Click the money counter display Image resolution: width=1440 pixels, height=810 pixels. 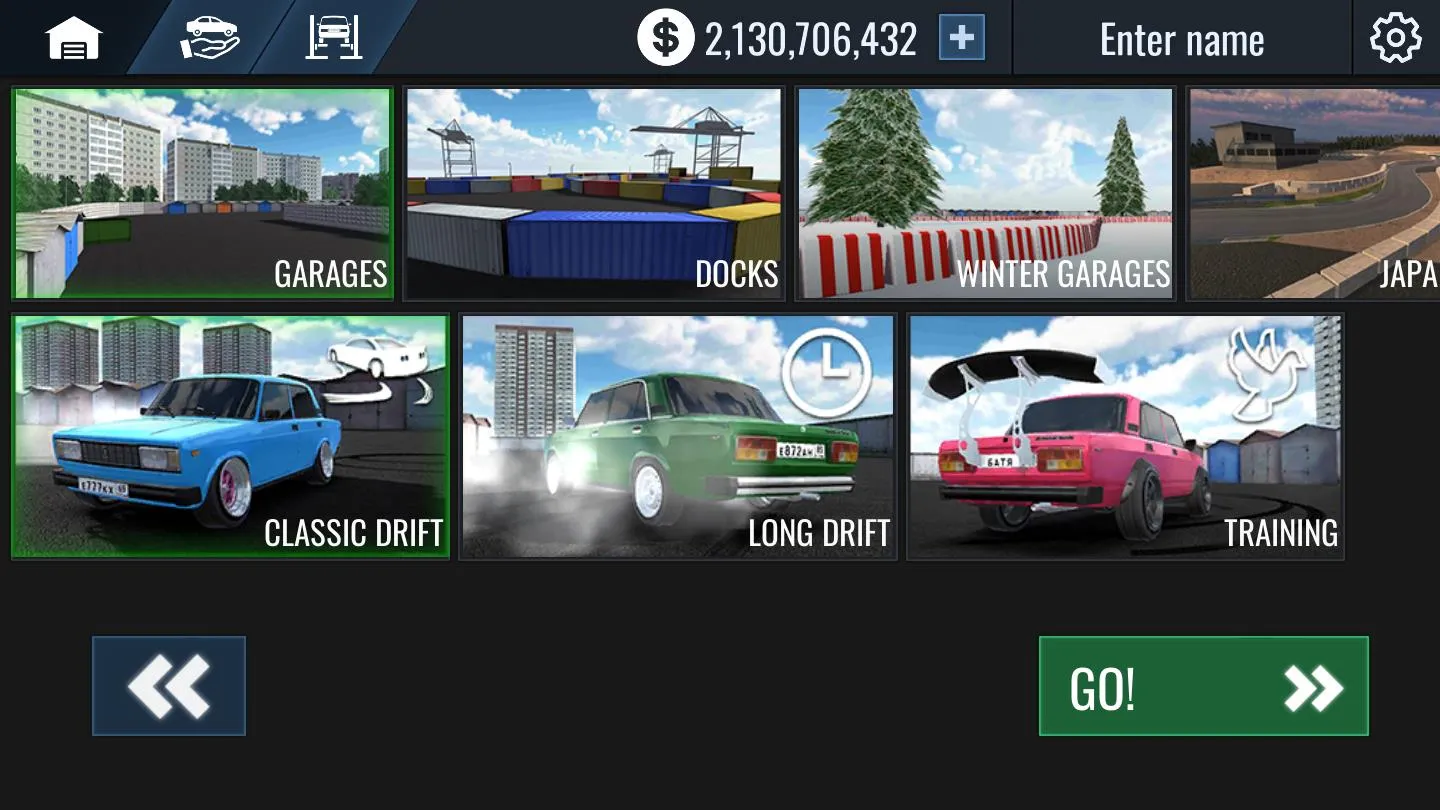(810, 37)
